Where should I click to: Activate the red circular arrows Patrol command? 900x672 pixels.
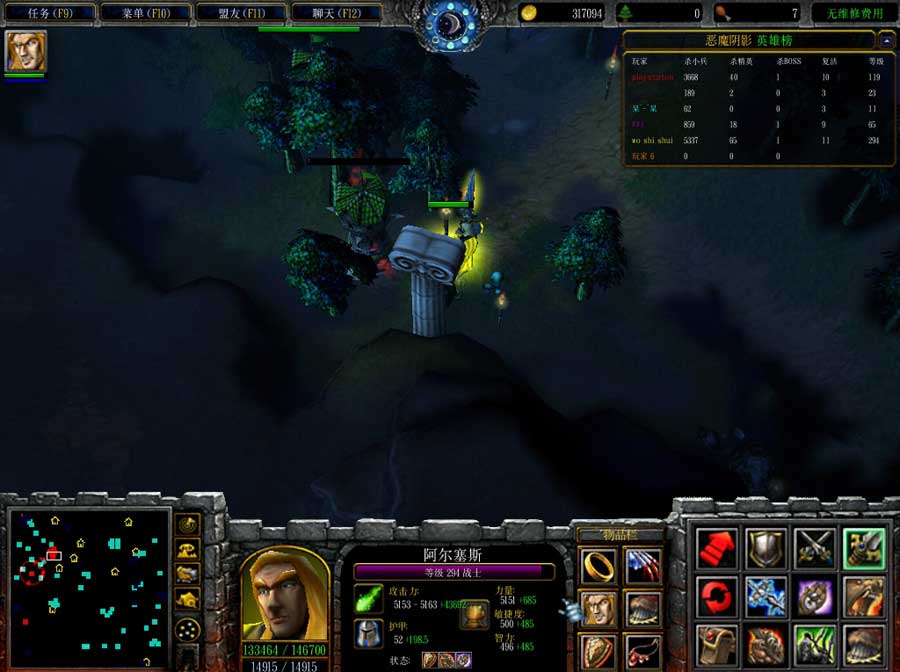tap(717, 597)
